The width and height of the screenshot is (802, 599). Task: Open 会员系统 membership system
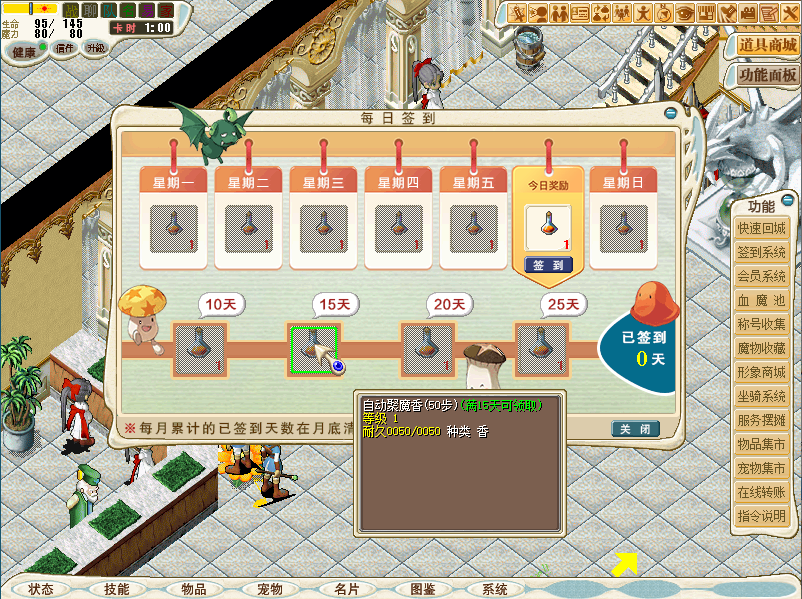click(762, 276)
